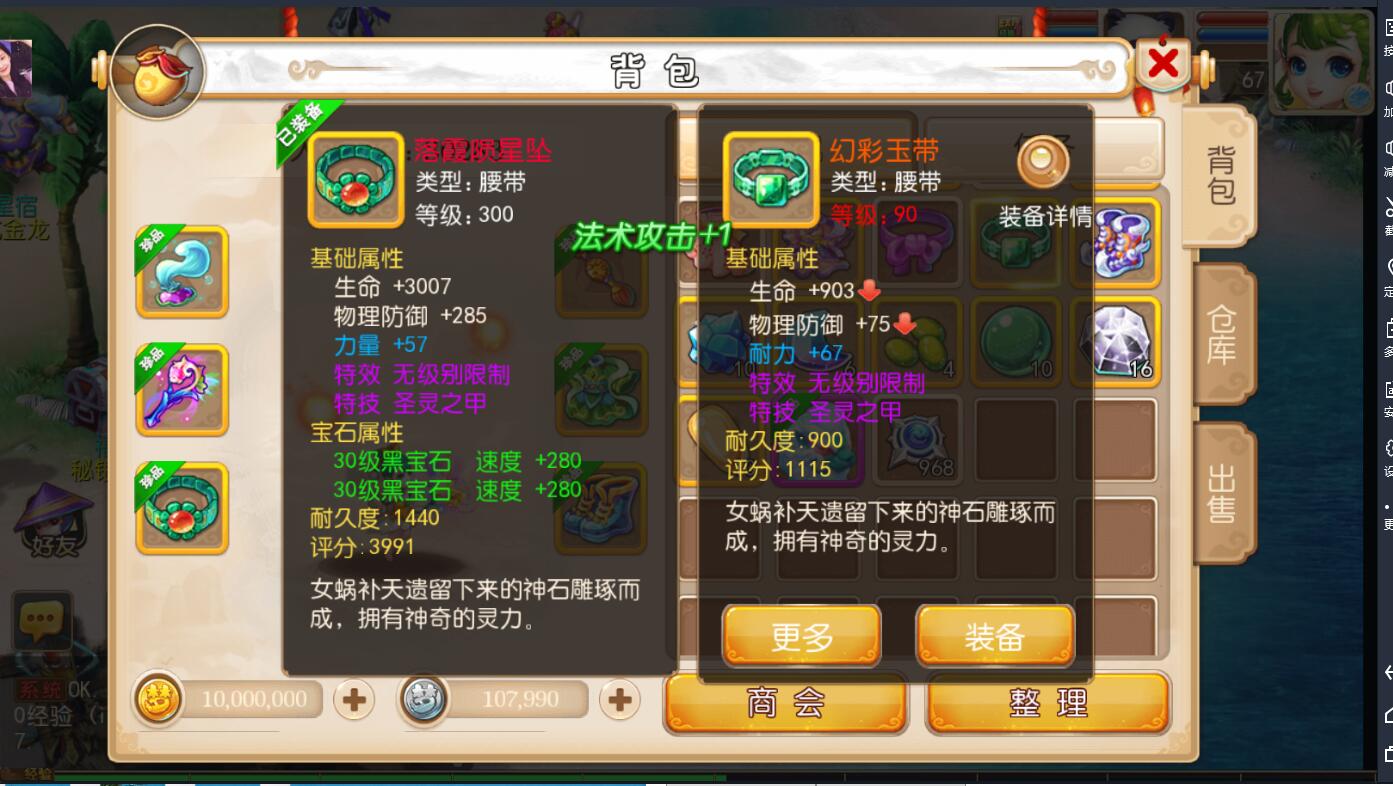This screenshot has height=786, width=1393.
Task: Open the magic lamp item in left column
Action: 181,270
